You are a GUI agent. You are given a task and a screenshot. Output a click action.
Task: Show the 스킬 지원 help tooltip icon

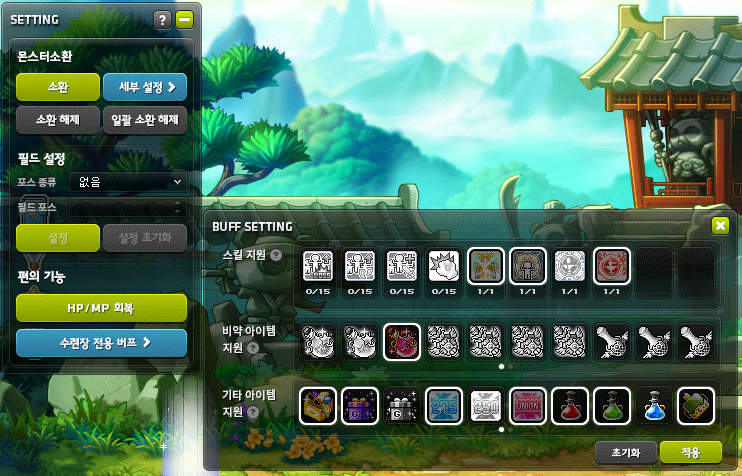(276, 256)
